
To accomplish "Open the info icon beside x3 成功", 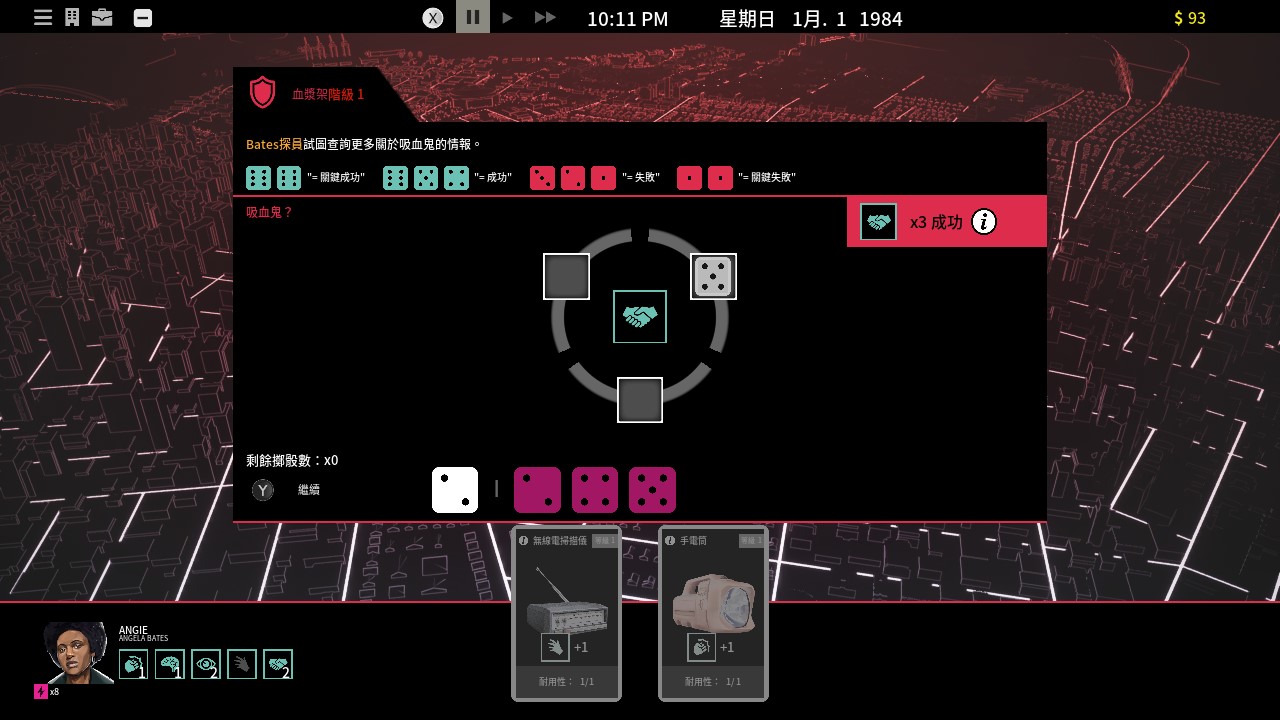I will coord(984,222).
